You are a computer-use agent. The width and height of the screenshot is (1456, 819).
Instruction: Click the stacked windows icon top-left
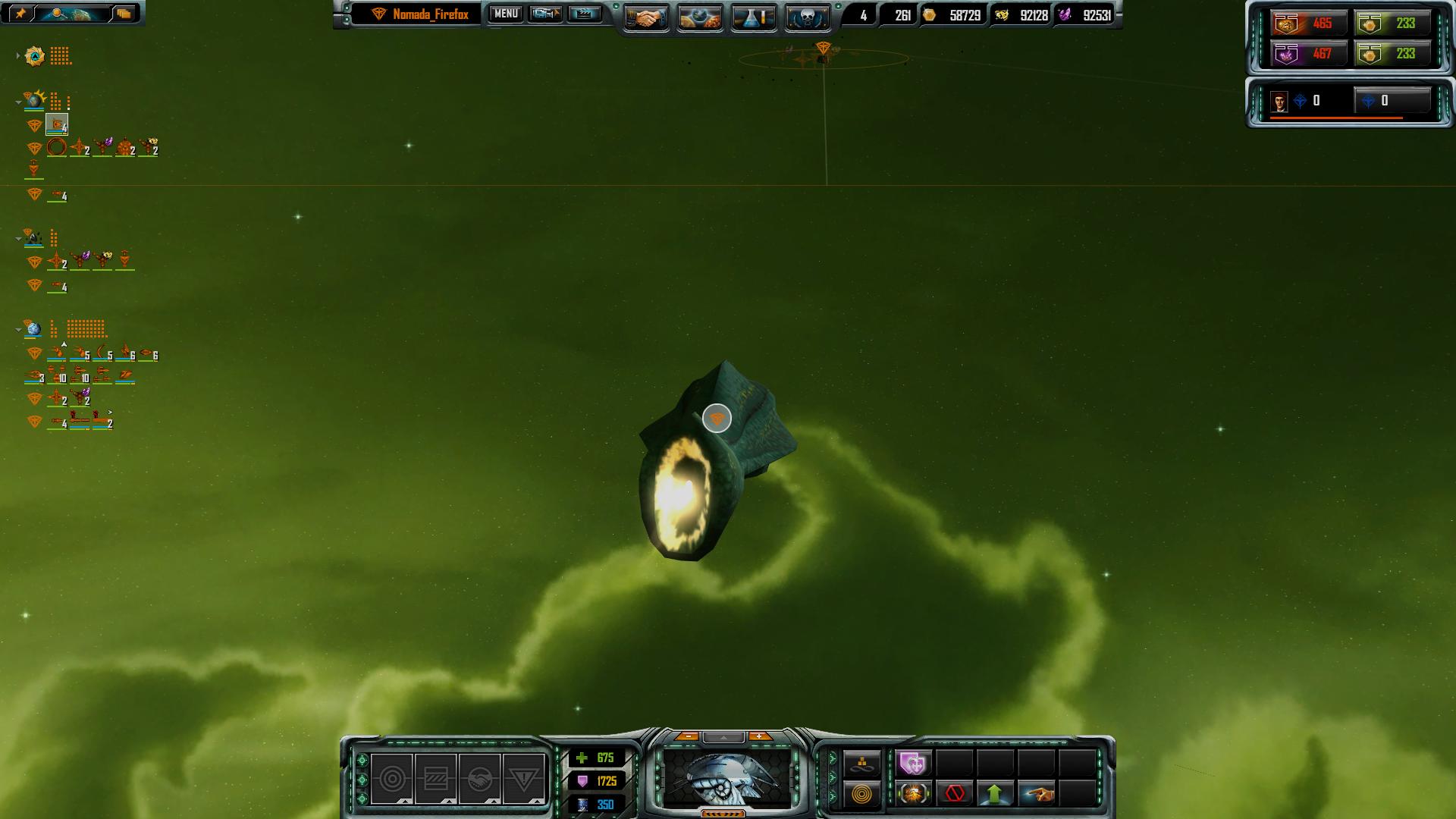tap(124, 14)
